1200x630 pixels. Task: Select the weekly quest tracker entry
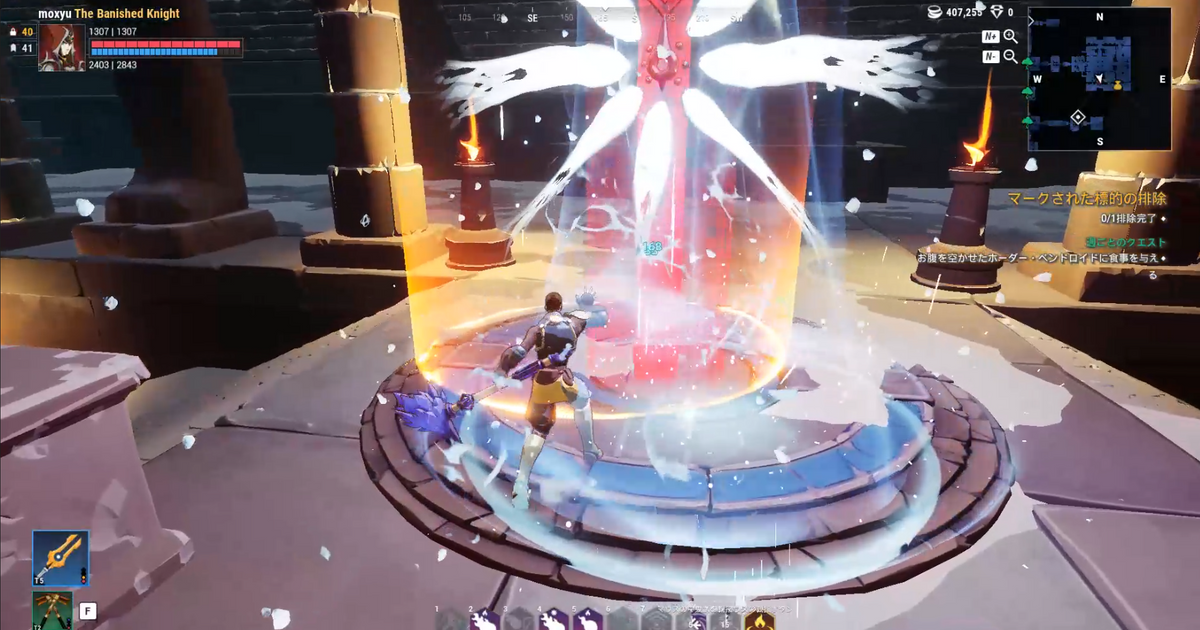click(x=1126, y=242)
